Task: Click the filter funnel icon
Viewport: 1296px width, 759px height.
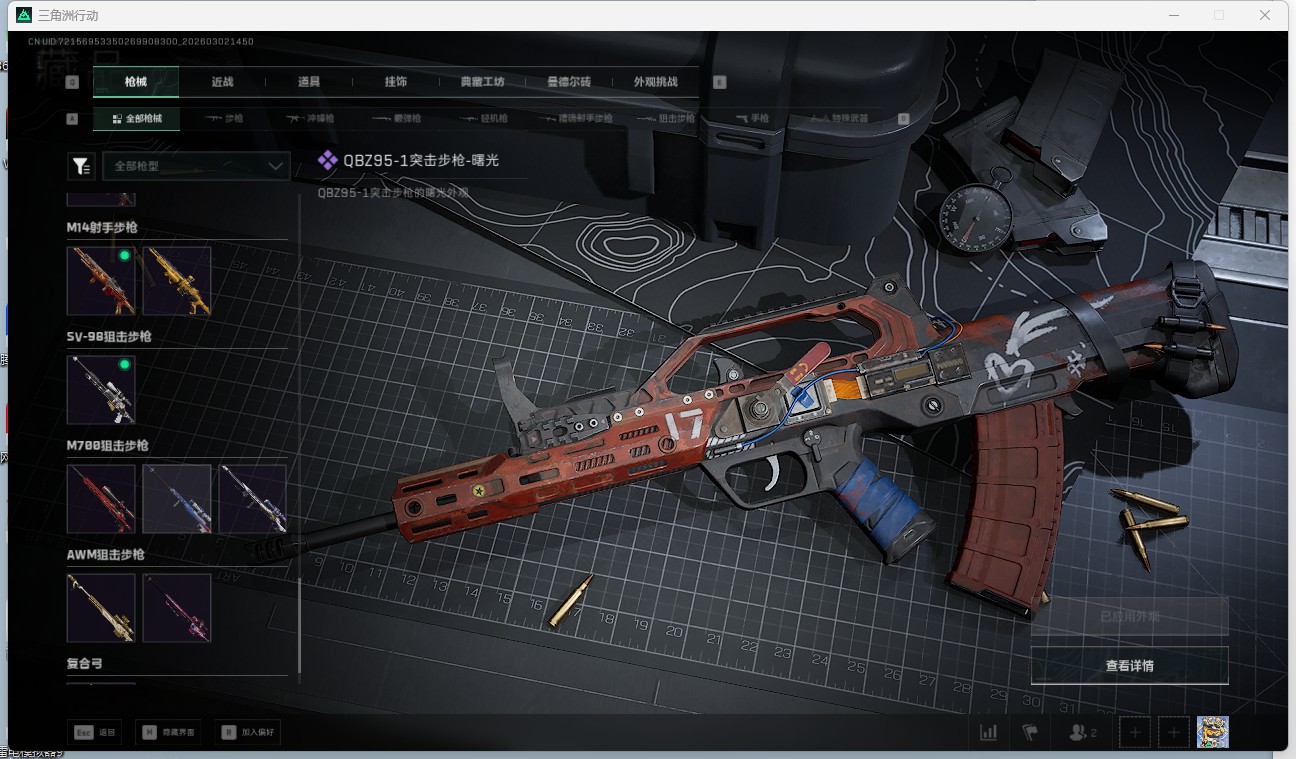Action: [x=81, y=167]
